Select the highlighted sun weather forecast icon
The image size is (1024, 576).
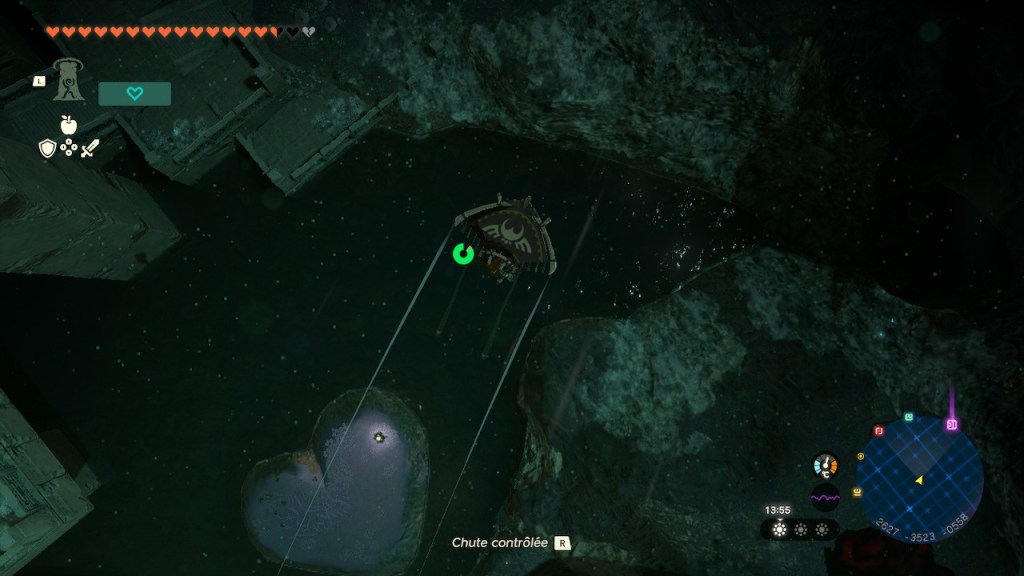pyautogui.click(x=779, y=530)
